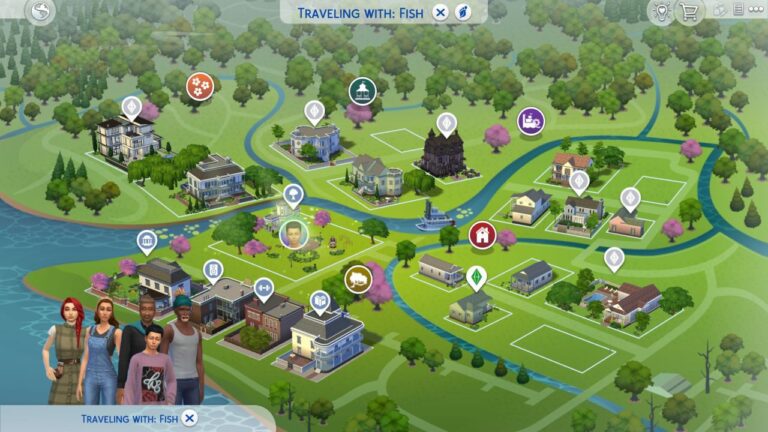Select the park tree lot marker
This screenshot has width=768, height=432.
tap(293, 194)
